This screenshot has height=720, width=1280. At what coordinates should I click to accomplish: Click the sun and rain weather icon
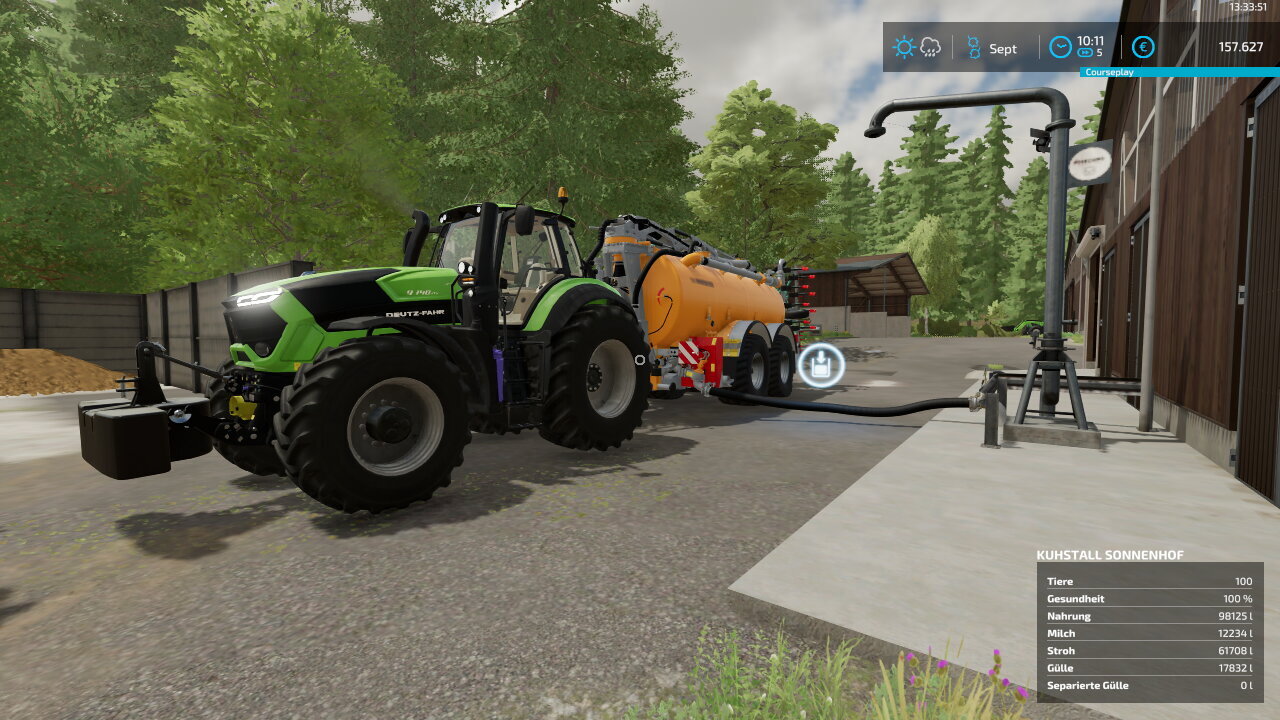(917, 47)
